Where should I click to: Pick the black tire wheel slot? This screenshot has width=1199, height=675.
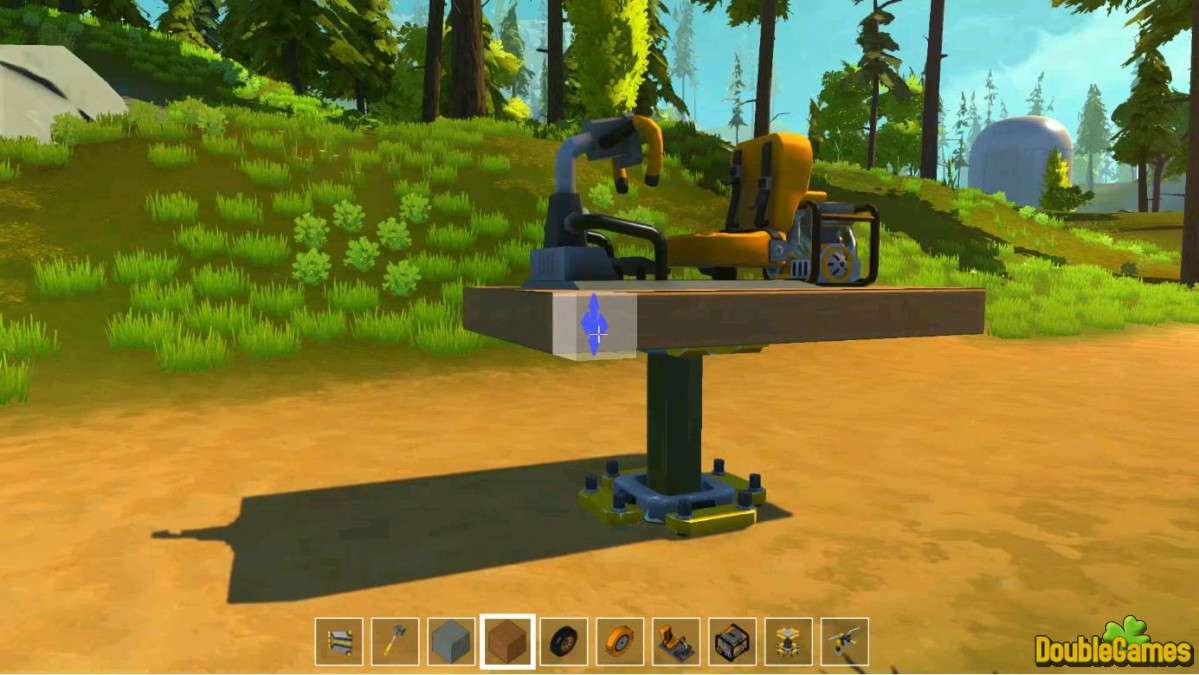(564, 641)
